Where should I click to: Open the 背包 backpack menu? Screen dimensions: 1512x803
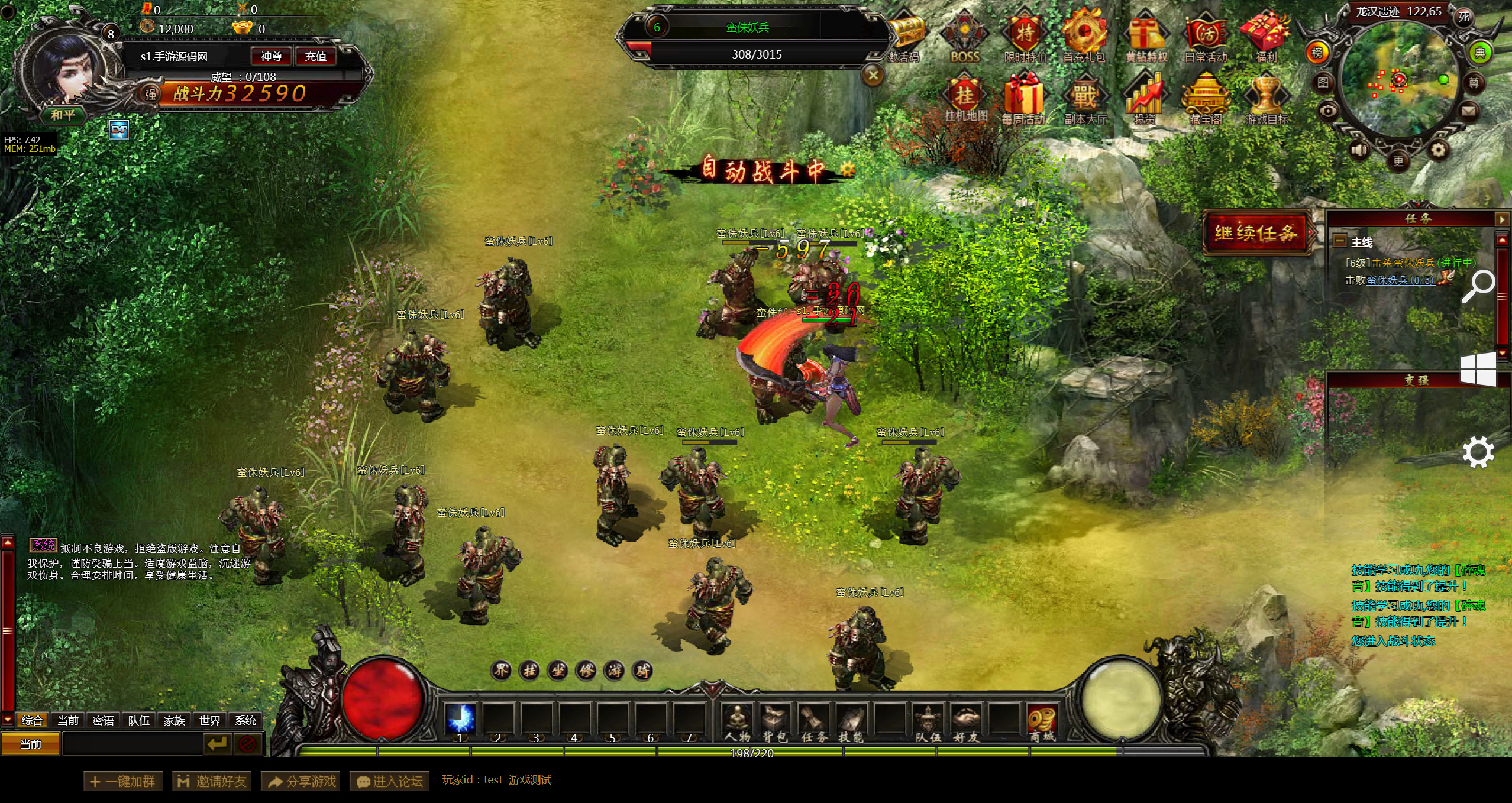775,721
